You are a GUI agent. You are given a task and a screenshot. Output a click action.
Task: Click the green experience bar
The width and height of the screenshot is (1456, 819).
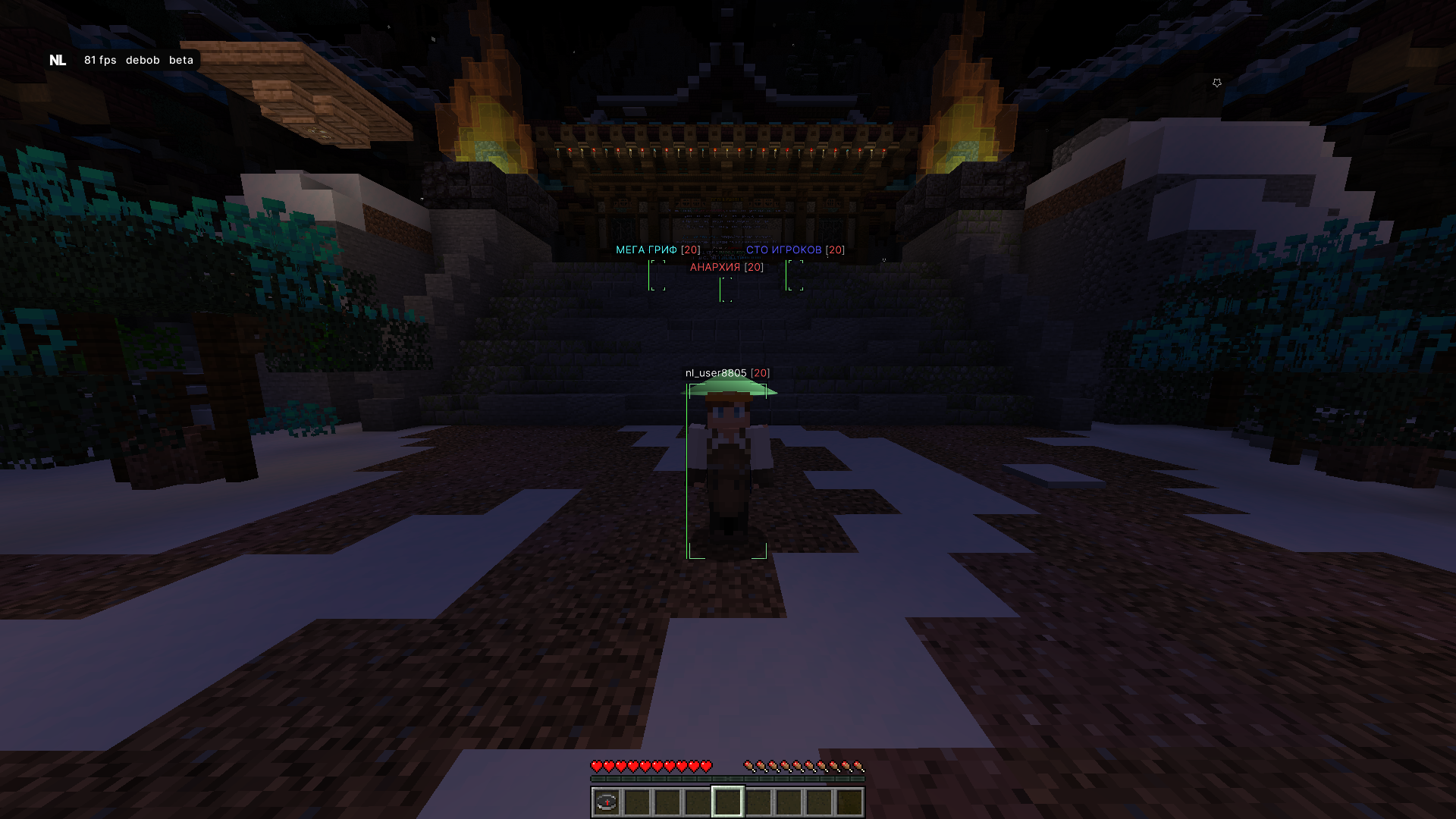pos(728,778)
